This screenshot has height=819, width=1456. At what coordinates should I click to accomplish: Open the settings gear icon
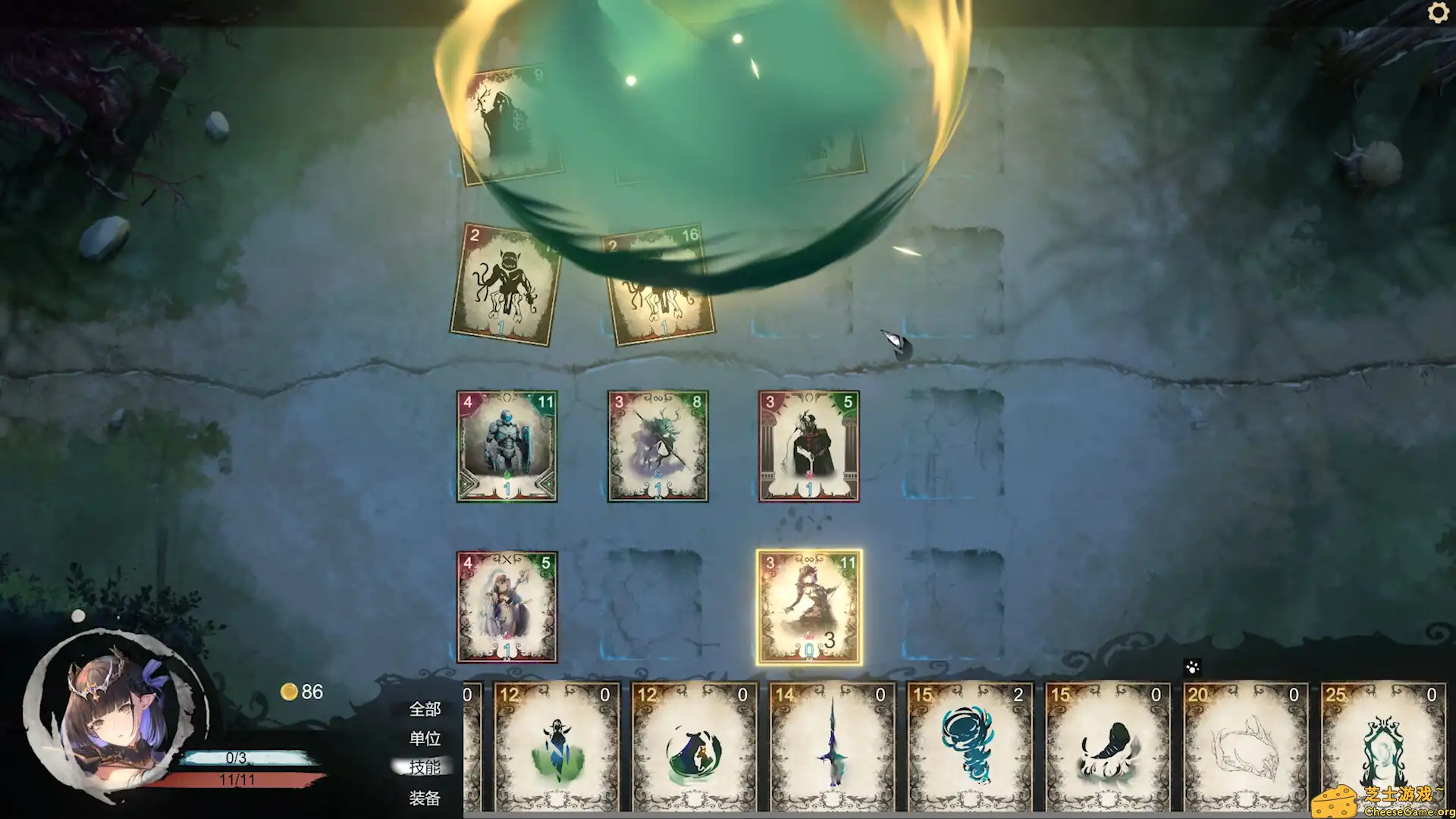tap(1439, 13)
